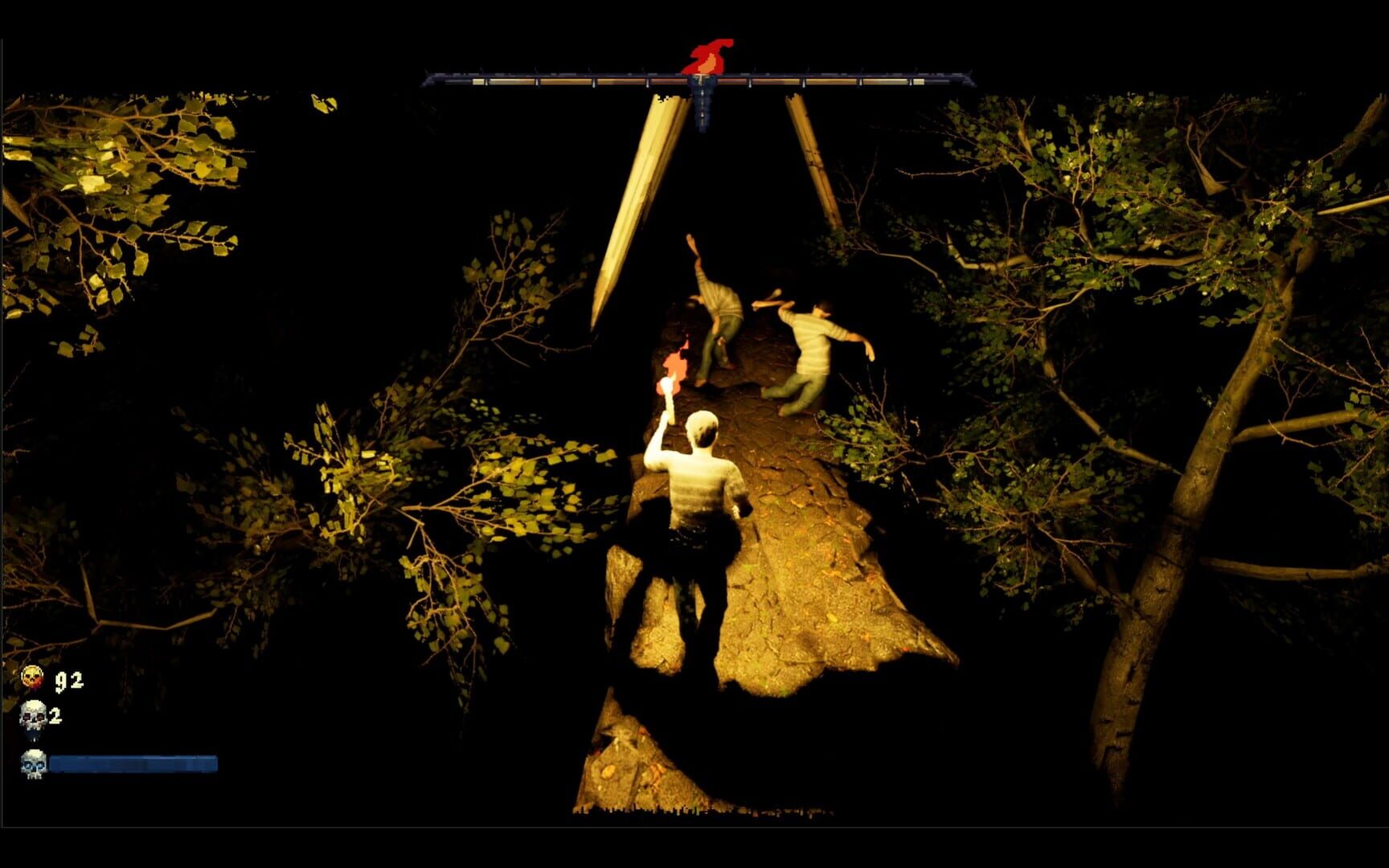The image size is (1389, 868).
Task: Click the white skull counter icon
Action: point(32,714)
